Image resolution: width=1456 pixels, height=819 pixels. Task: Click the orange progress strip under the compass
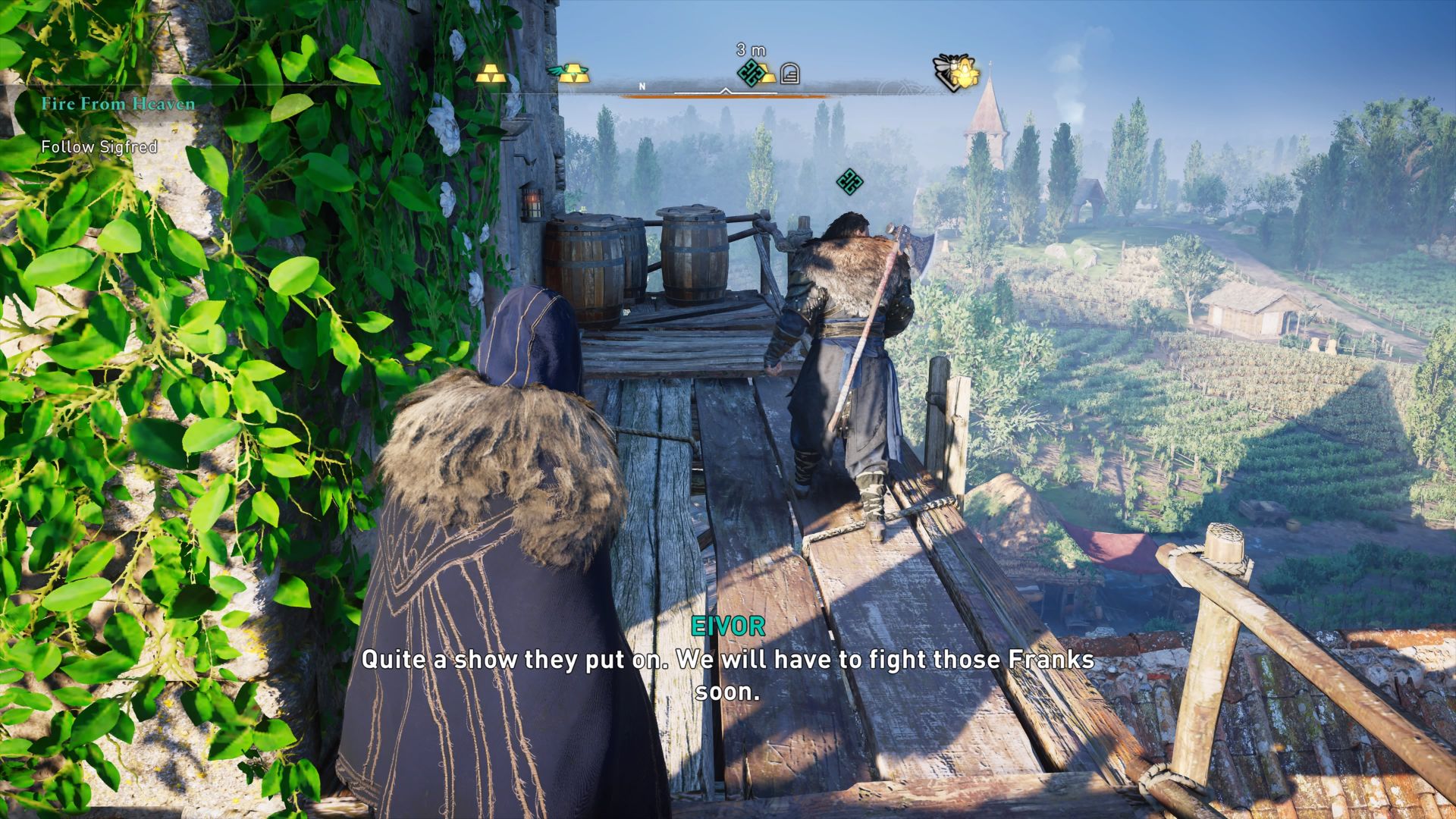728,96
